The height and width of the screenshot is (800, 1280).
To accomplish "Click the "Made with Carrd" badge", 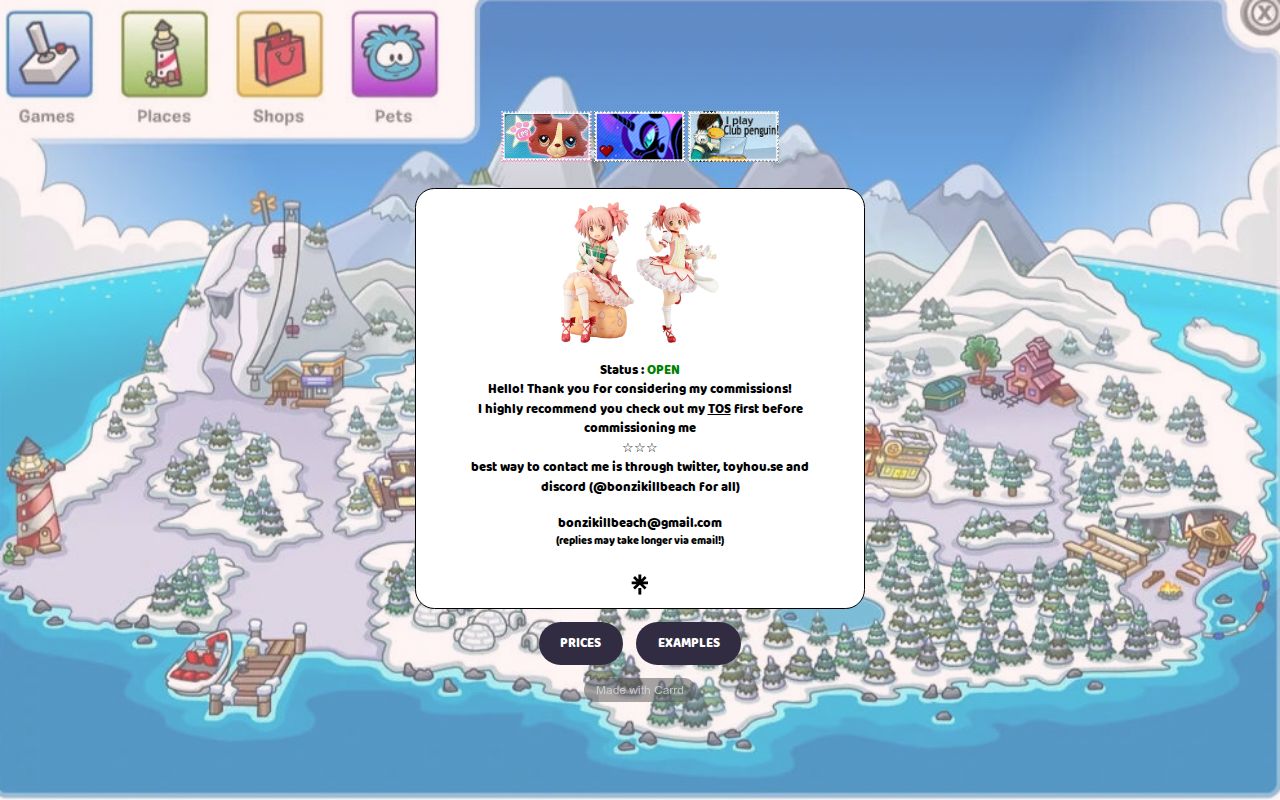I will pyautogui.click(x=640, y=690).
